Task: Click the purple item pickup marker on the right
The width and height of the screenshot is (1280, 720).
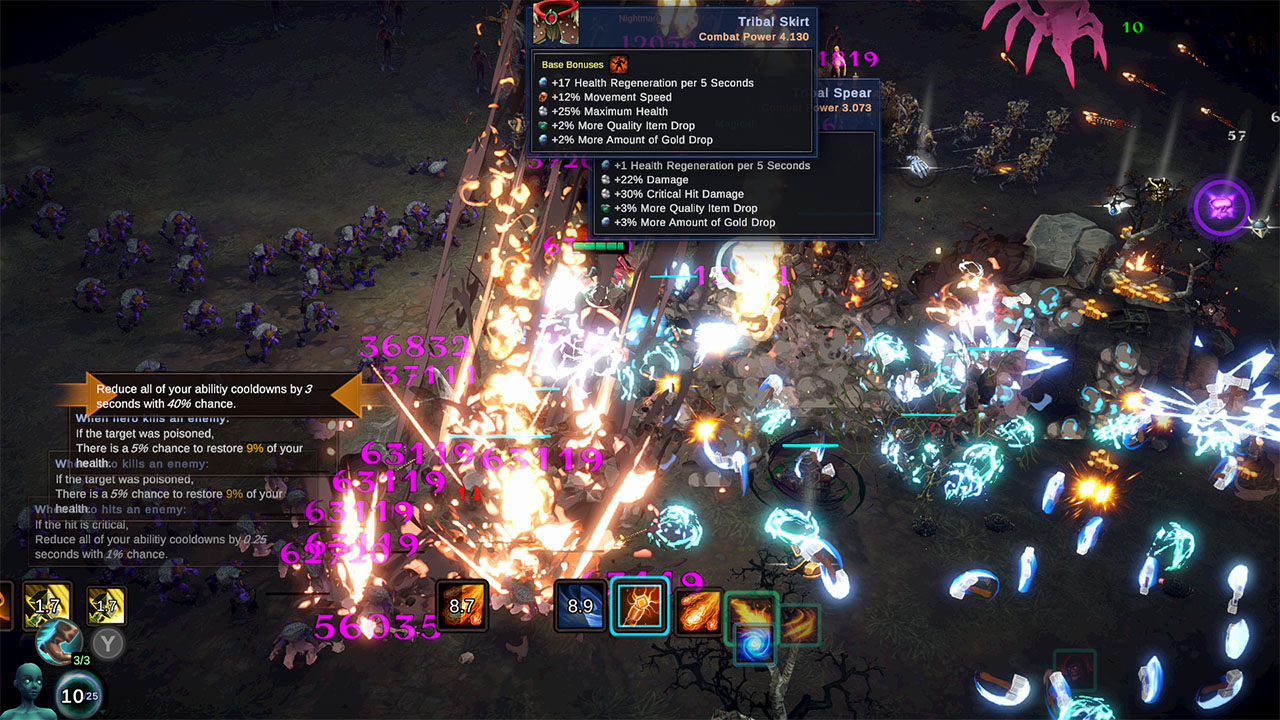Action: pos(1222,208)
